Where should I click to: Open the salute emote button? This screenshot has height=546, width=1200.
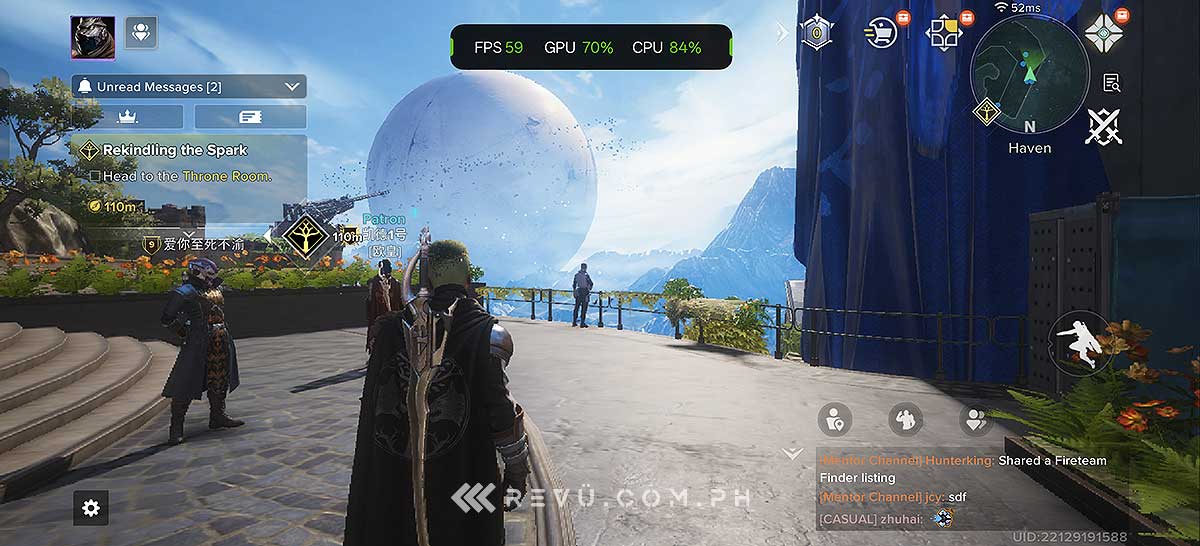point(905,419)
